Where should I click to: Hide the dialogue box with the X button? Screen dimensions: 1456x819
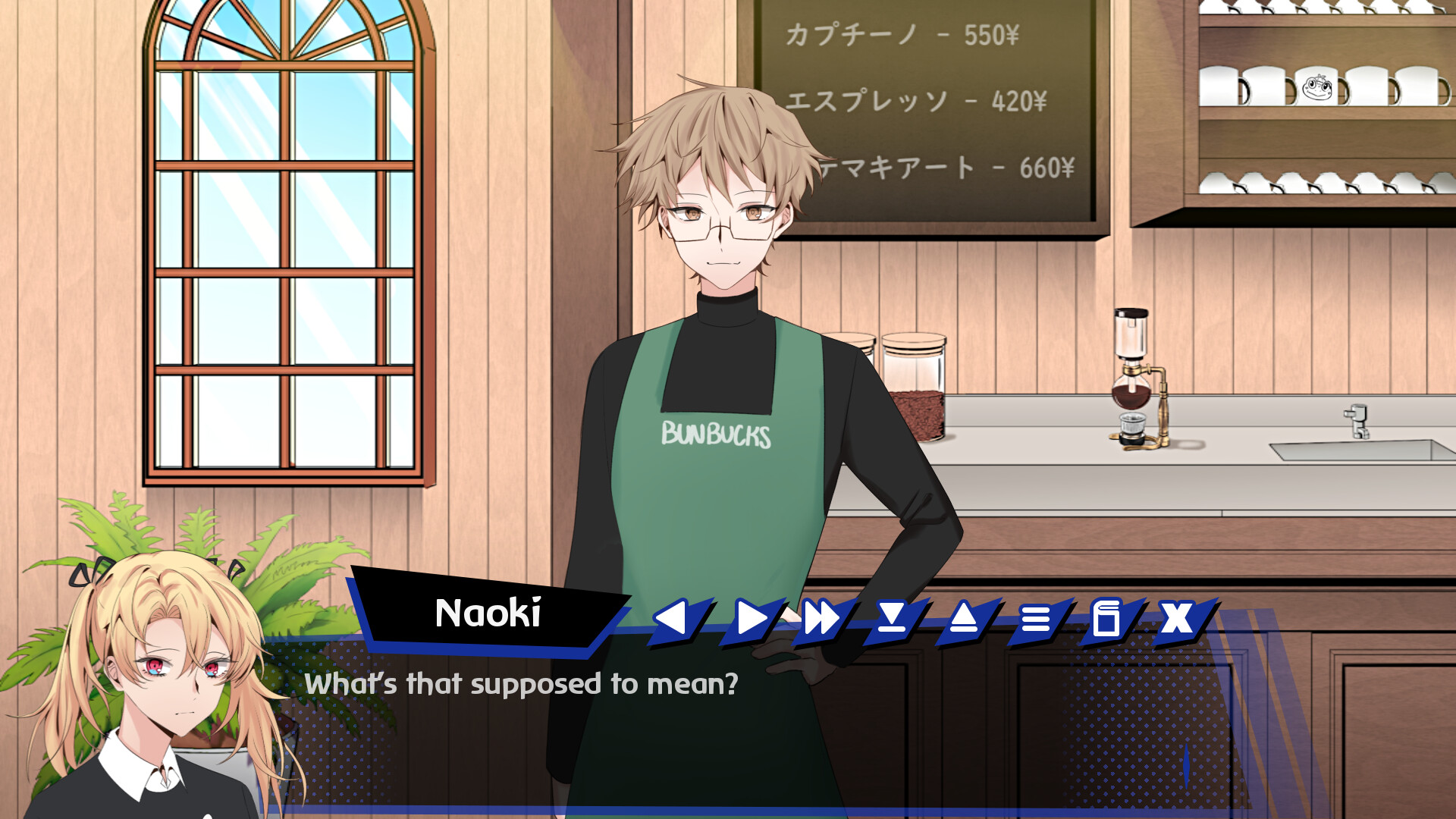1178,619
